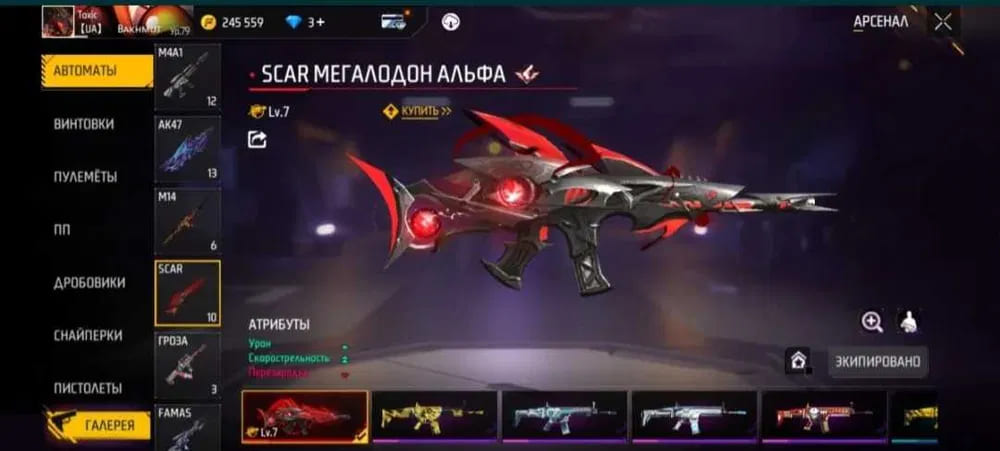Image resolution: width=1000 pixels, height=451 pixels.
Task: Close the Арсенал screen
Action: [943, 21]
